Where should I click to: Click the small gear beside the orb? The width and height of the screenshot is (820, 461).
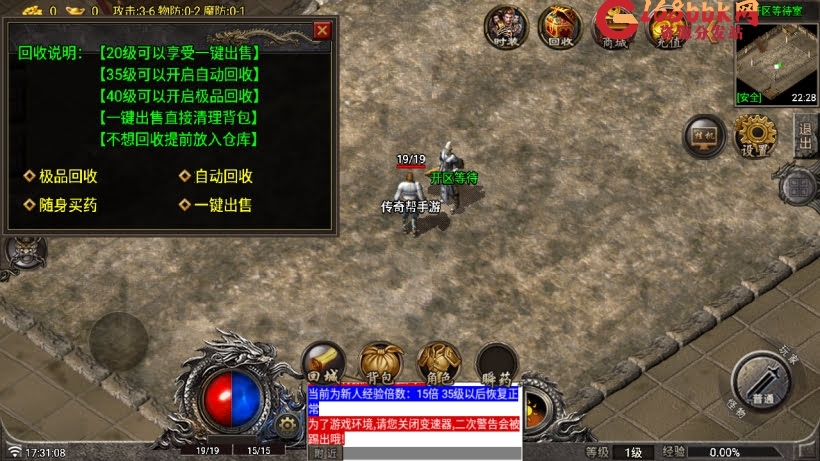tap(288, 424)
